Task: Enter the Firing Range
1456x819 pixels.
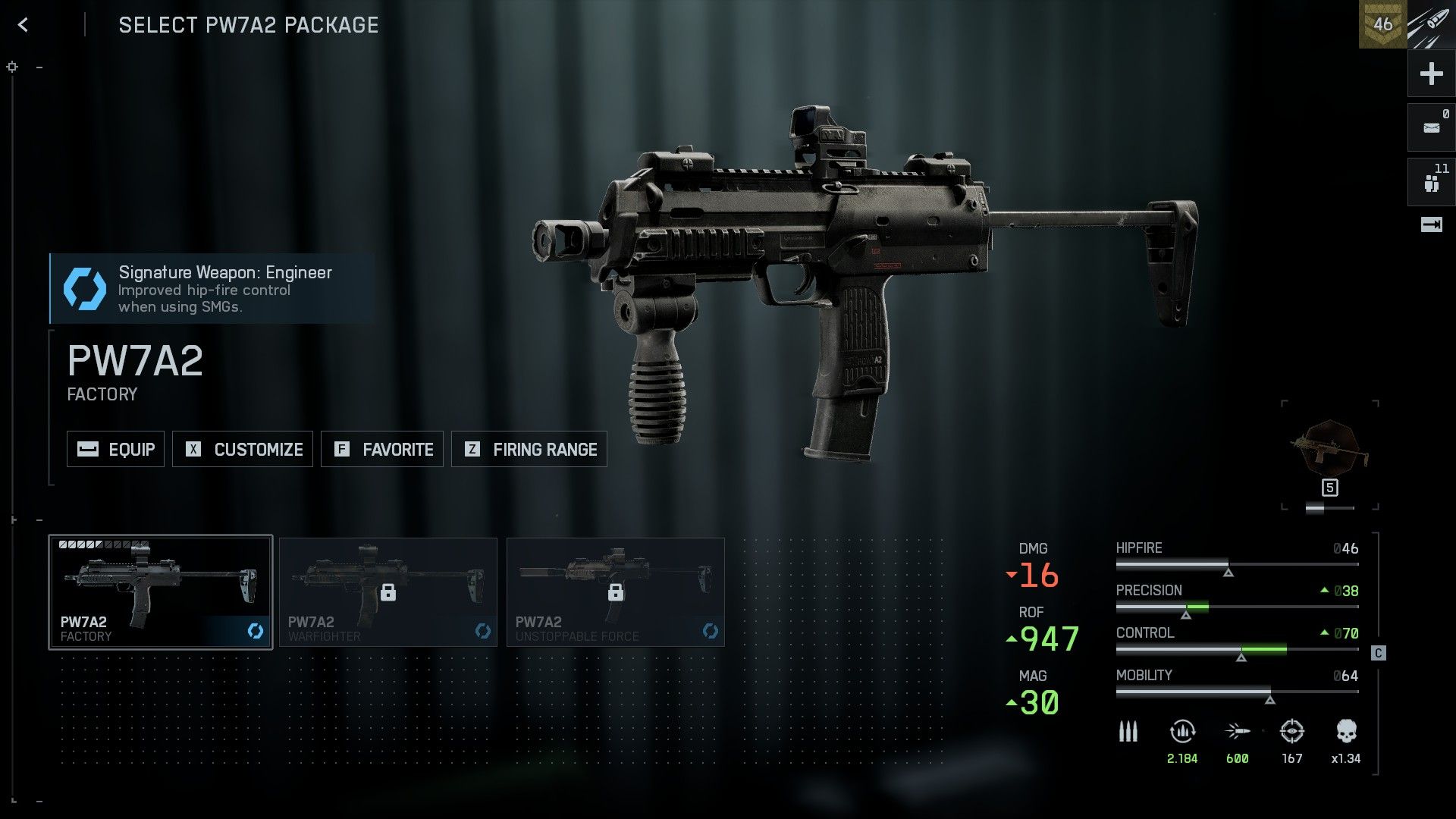Action: (x=529, y=449)
